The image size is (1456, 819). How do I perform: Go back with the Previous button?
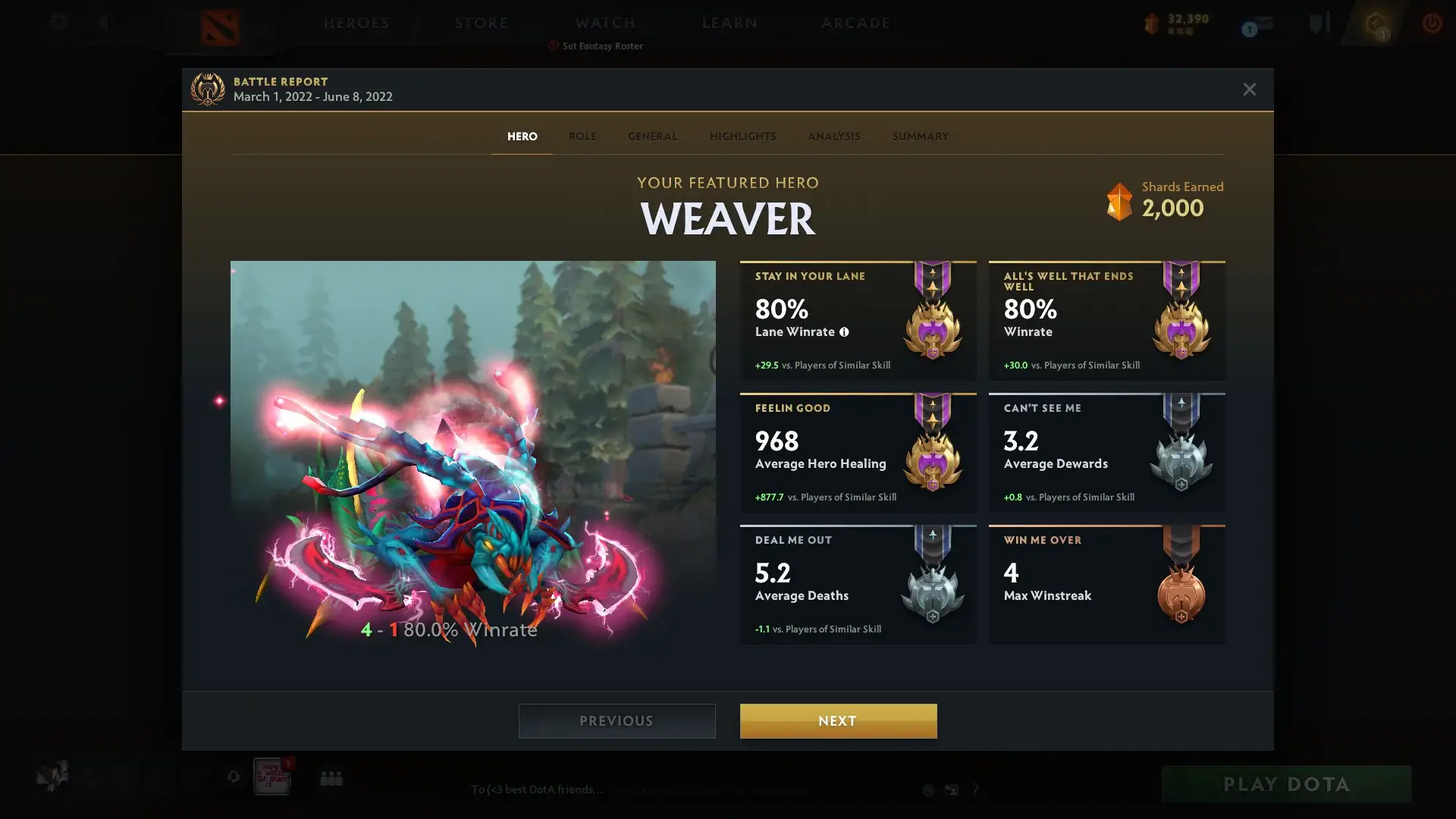click(x=617, y=720)
